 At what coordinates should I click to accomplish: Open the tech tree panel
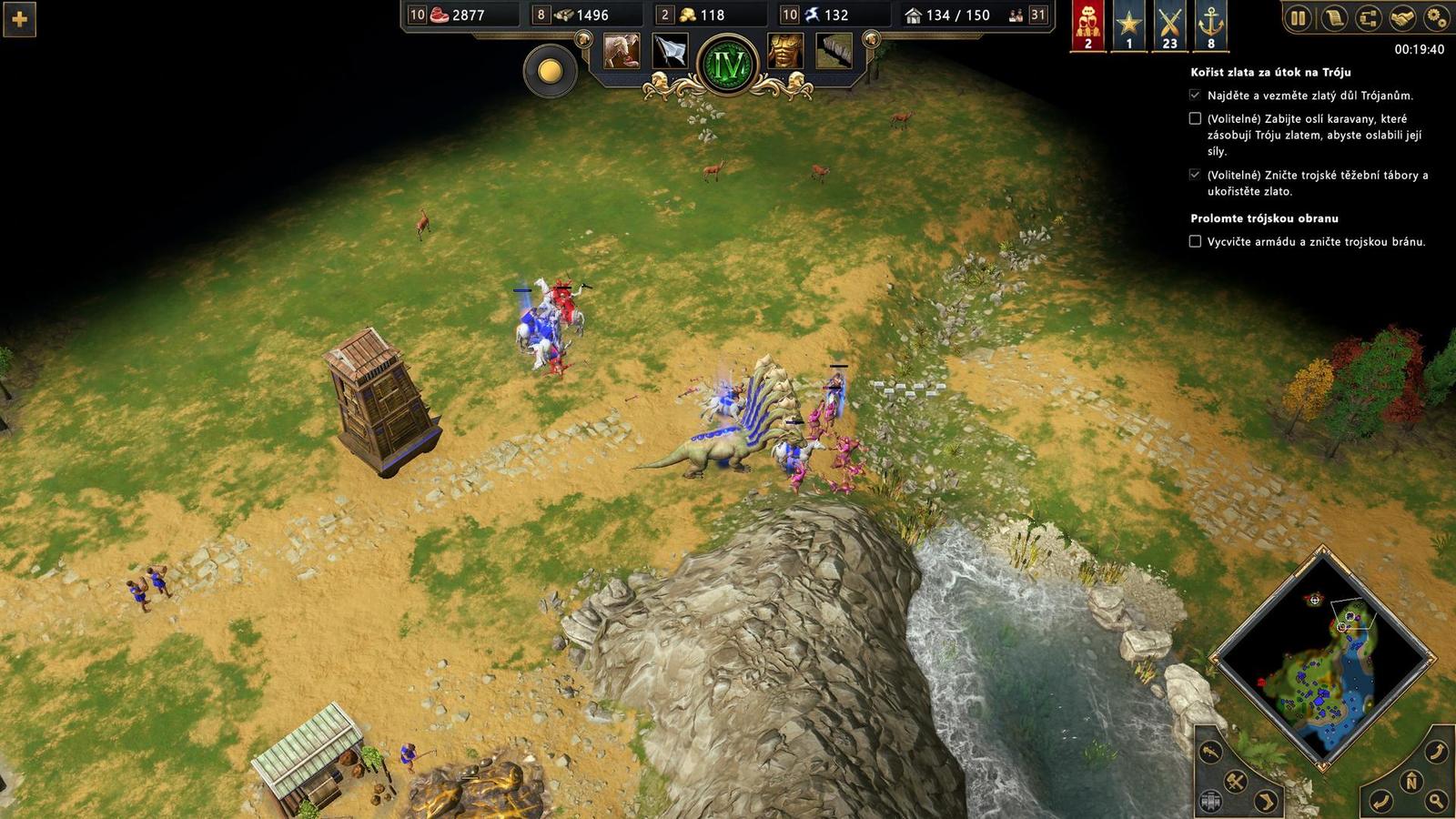pos(1368,17)
